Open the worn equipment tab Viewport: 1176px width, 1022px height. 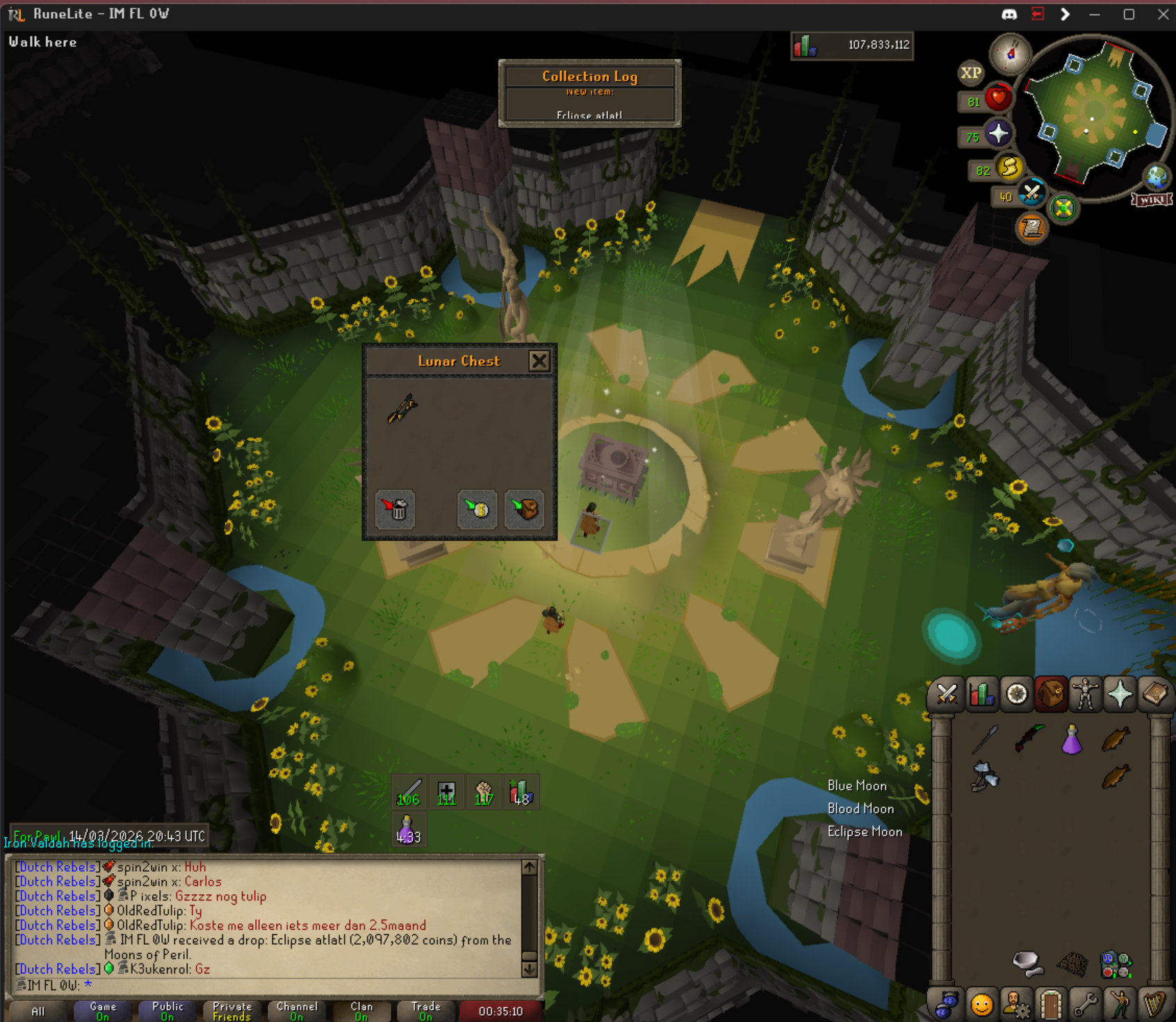click(1085, 694)
